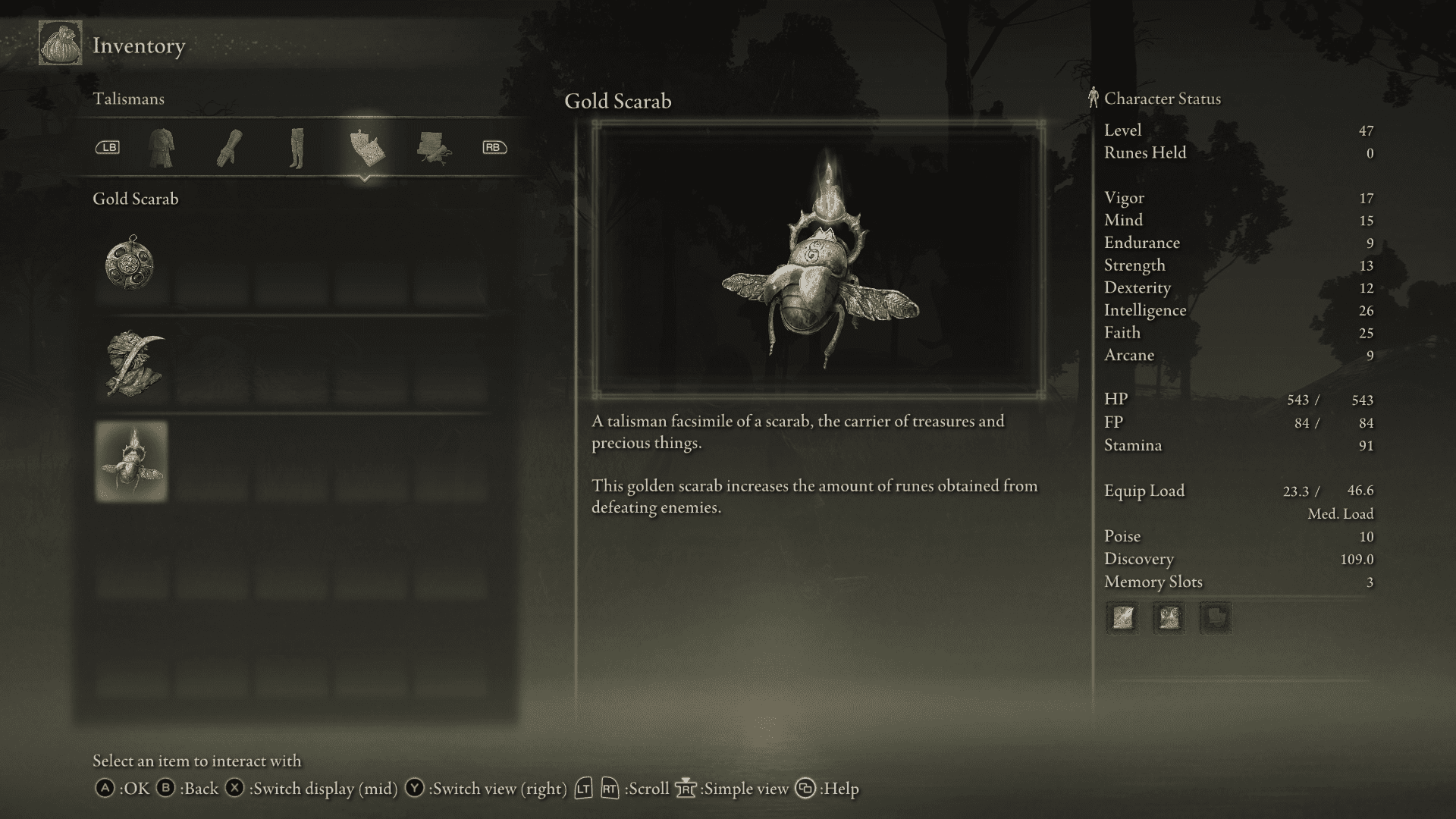1456x819 pixels.
Task: Click the Inventory pouch icon
Action: (61, 45)
